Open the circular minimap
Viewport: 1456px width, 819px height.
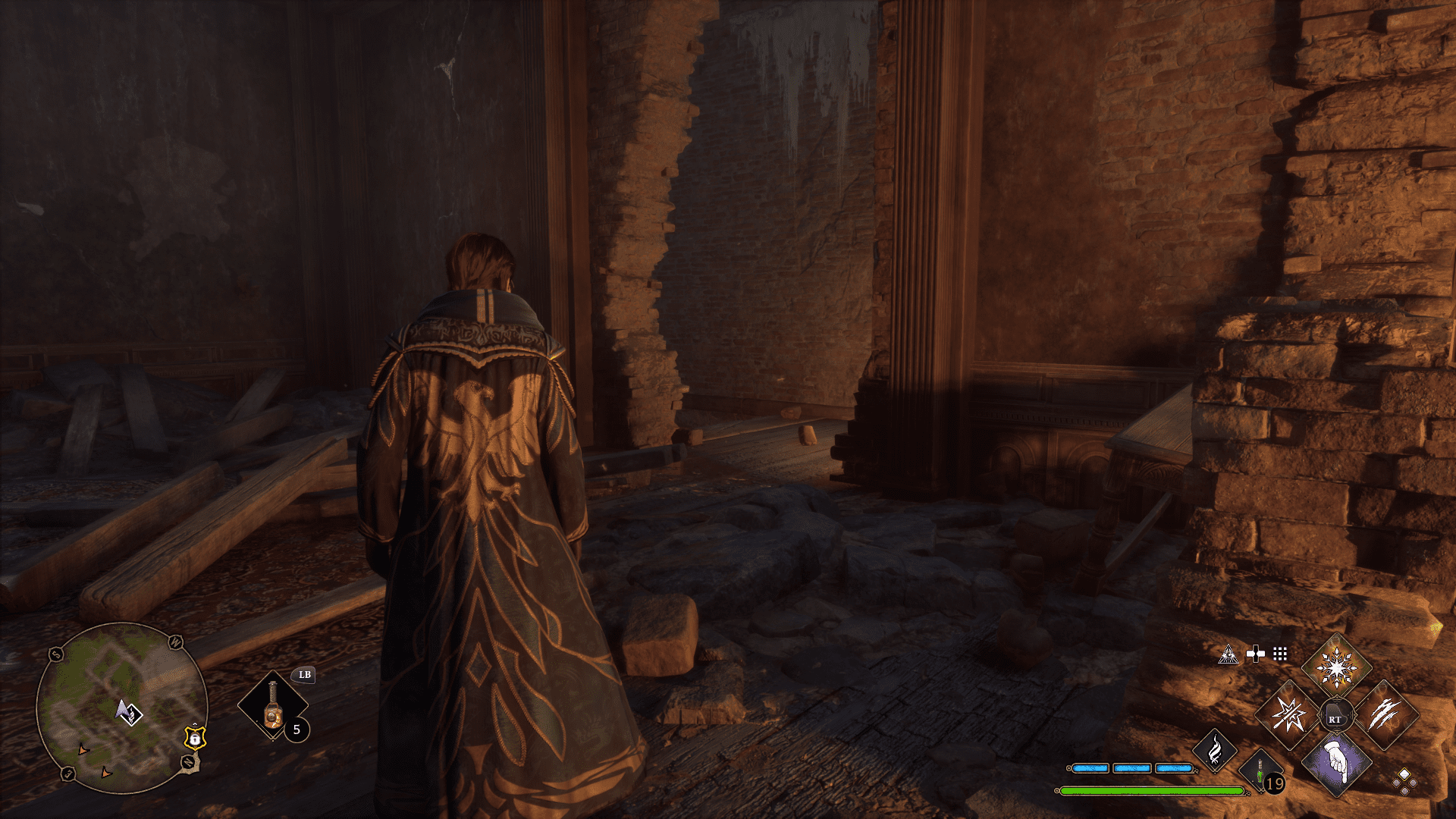click(x=121, y=708)
